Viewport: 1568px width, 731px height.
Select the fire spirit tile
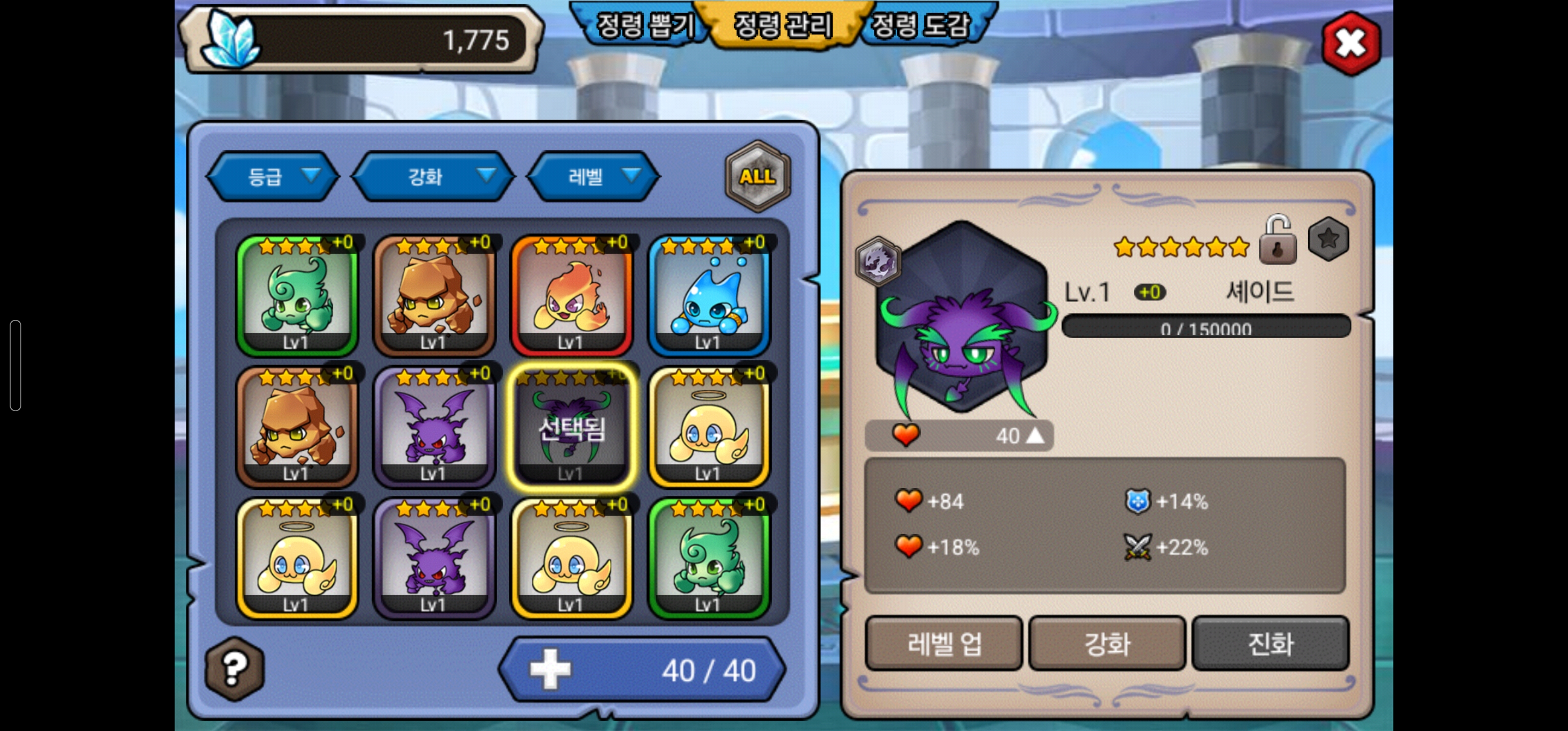coord(572,296)
